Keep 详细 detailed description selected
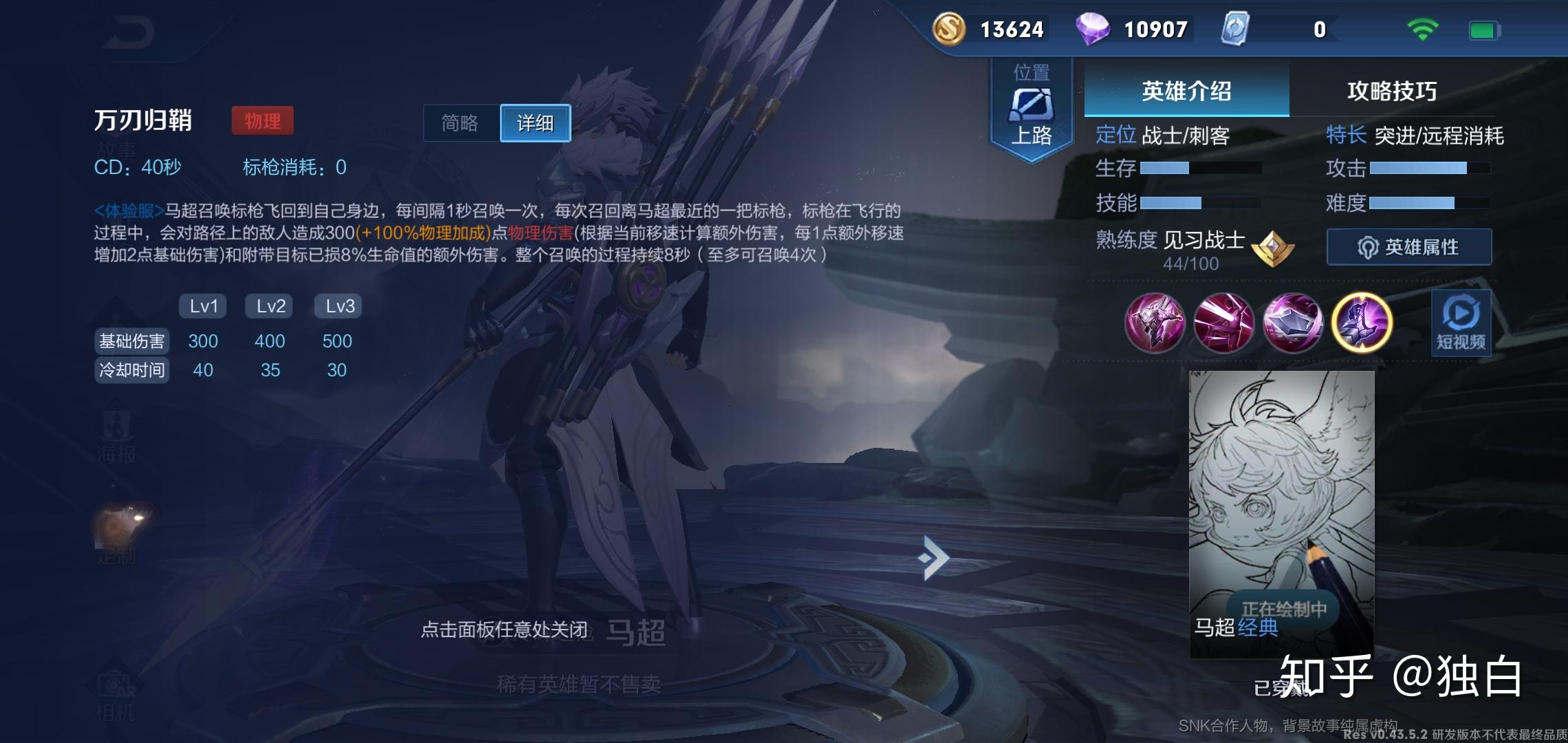The image size is (1568, 743). coord(536,124)
